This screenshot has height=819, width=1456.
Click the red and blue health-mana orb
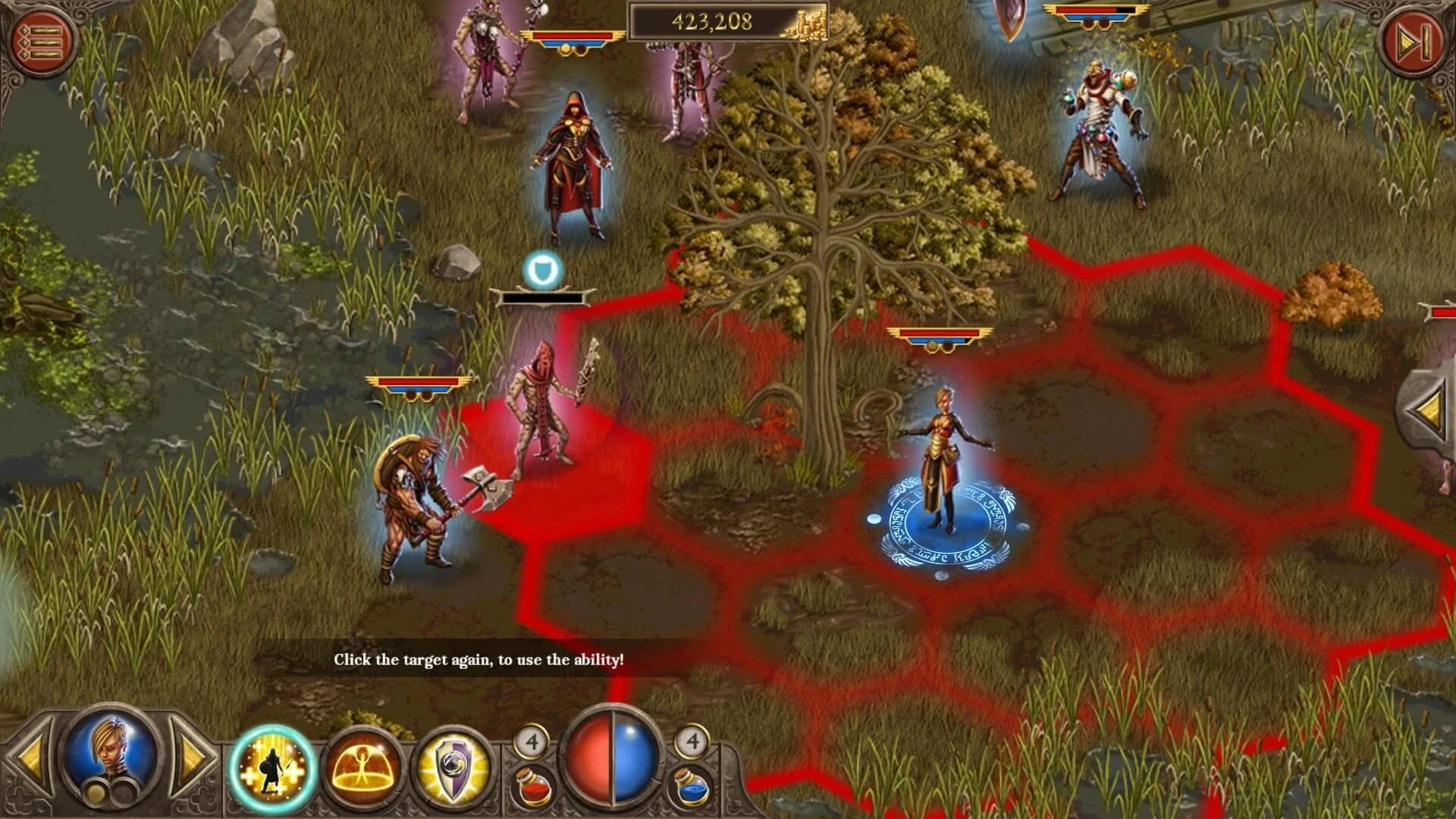tap(611, 758)
